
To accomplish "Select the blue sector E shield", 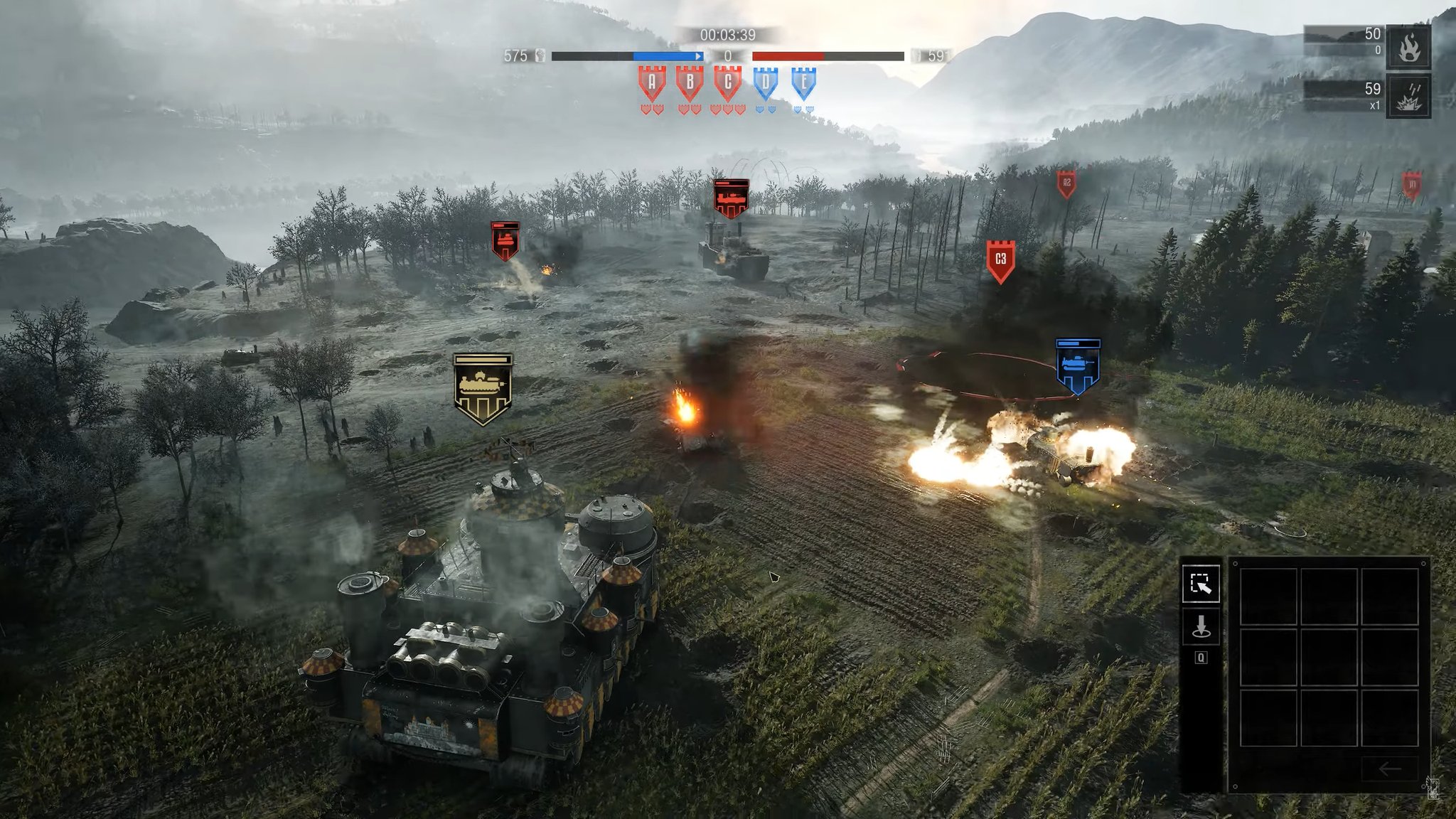I will pyautogui.click(x=803, y=84).
